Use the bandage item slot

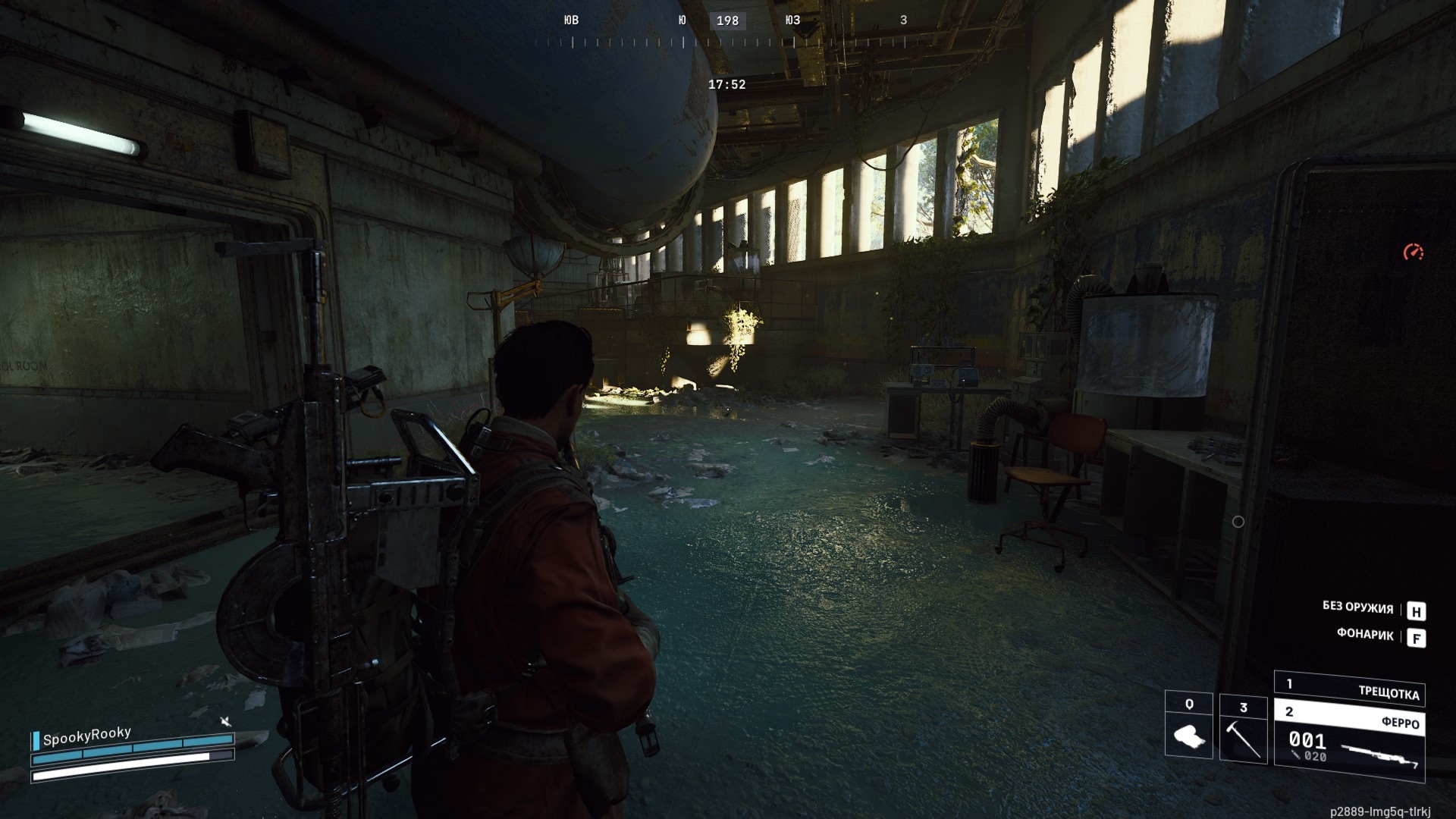pos(1188,725)
